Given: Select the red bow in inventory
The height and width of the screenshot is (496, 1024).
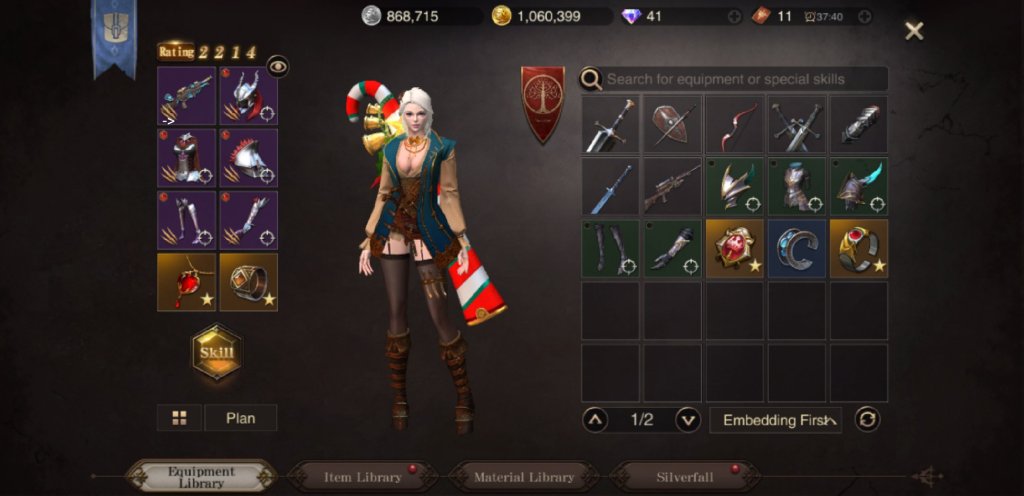Looking at the screenshot, I should (x=735, y=124).
